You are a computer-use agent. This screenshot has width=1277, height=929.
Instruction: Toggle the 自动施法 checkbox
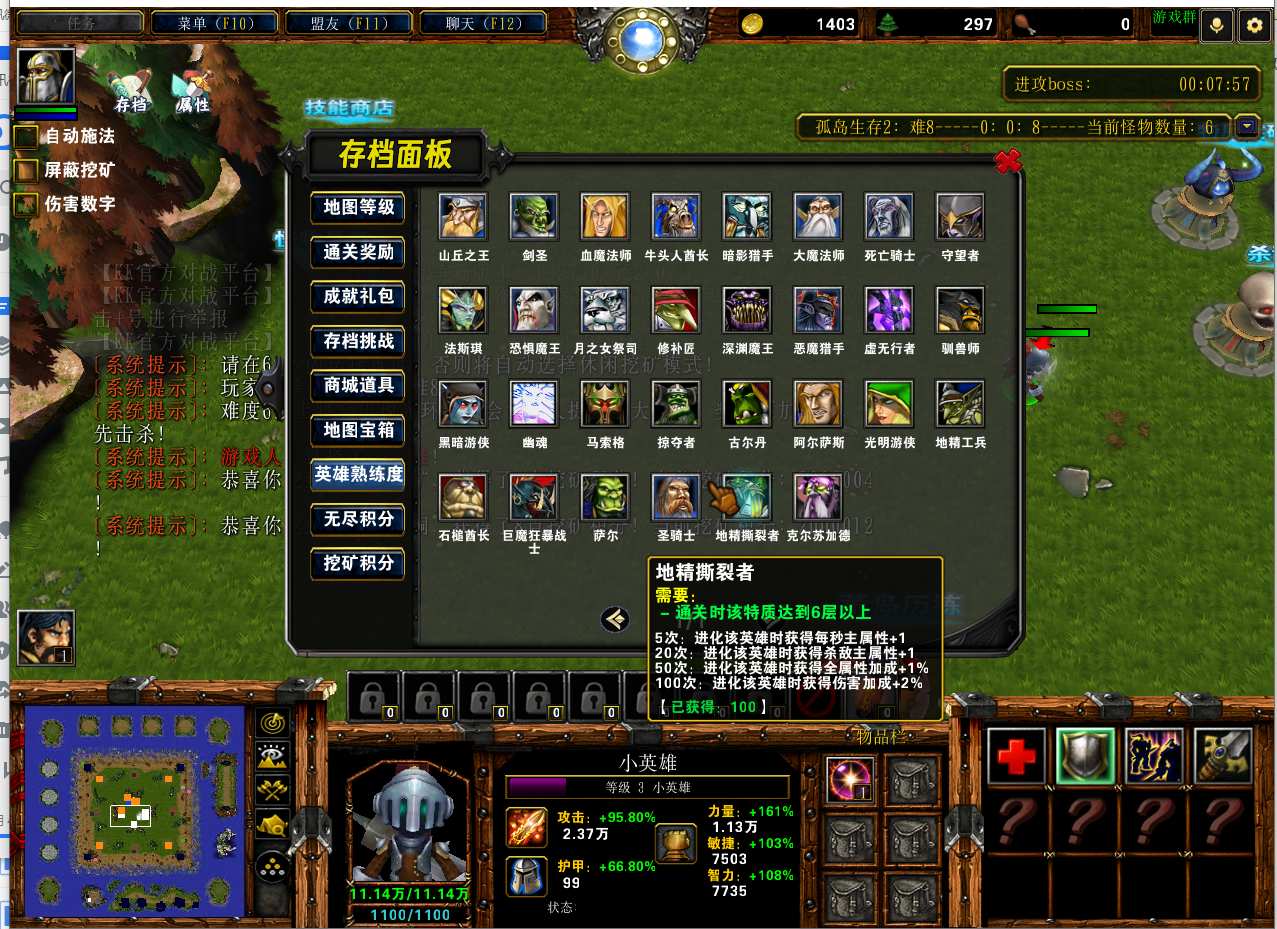(26, 136)
